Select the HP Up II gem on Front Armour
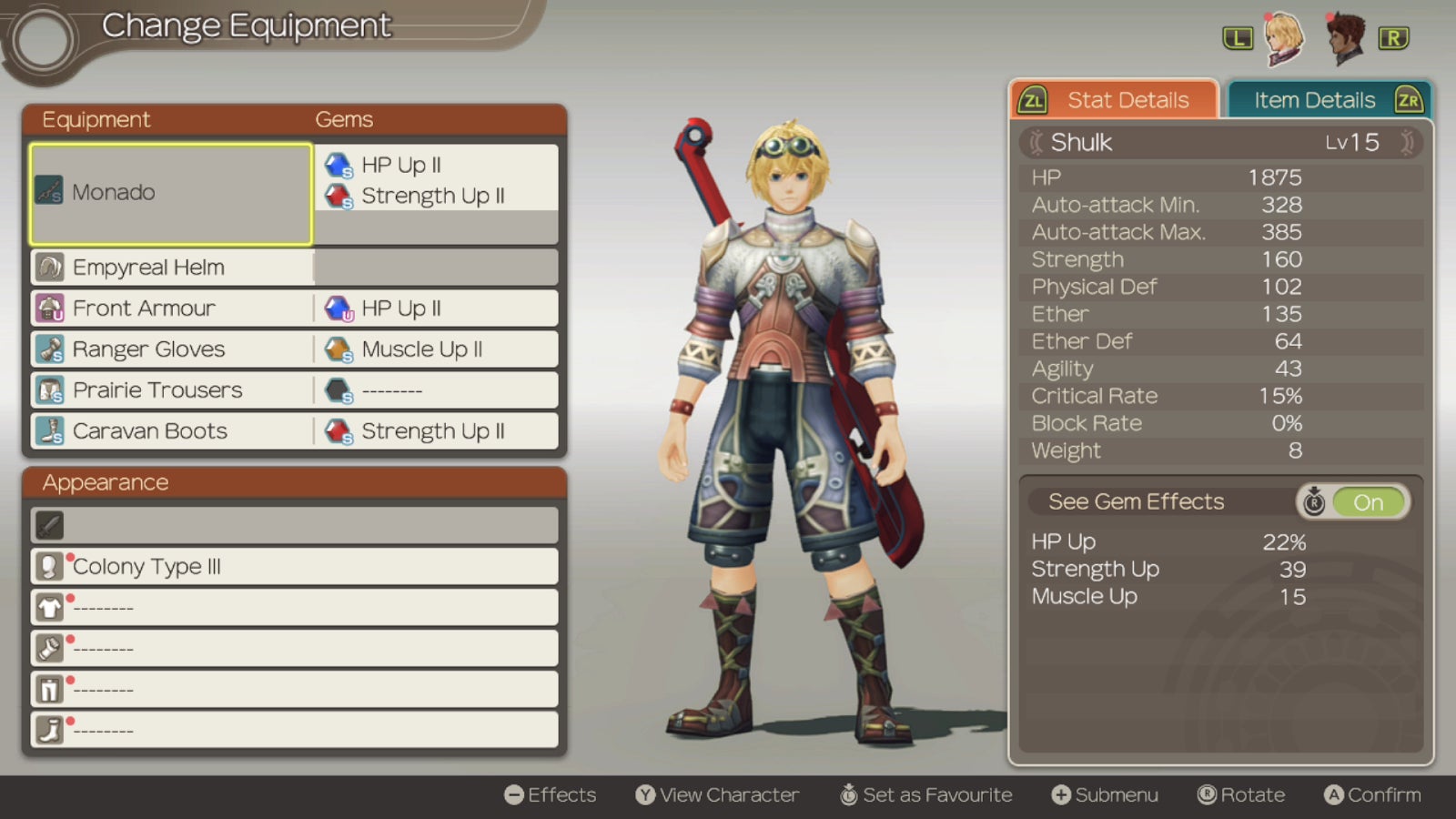 coord(435,308)
